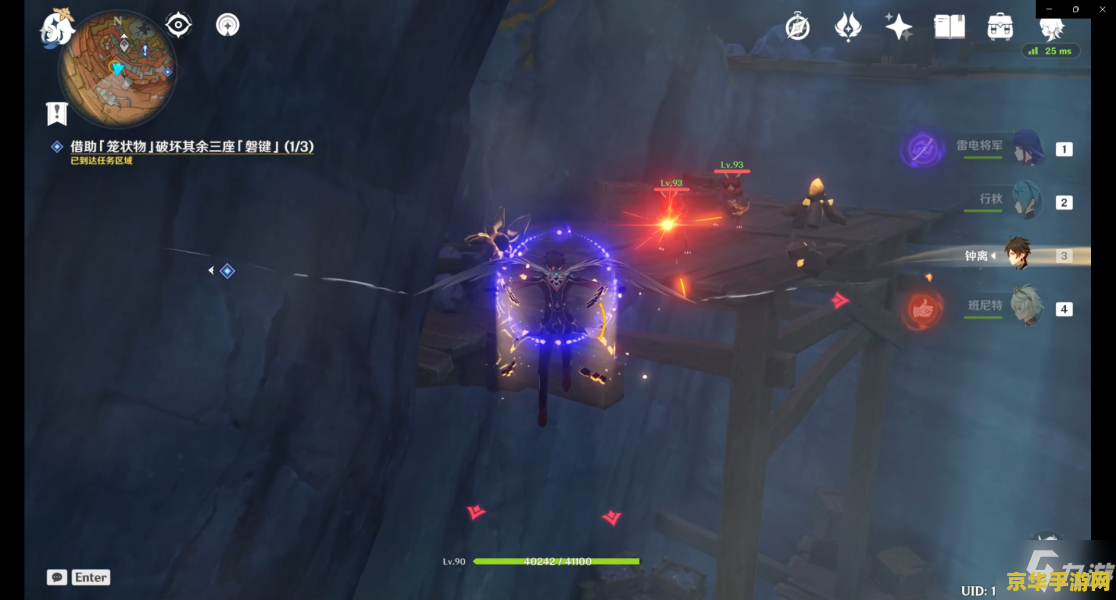Viewport: 1116px width, 600px height.
Task: Select active character 钟离
Action: tap(1017, 255)
